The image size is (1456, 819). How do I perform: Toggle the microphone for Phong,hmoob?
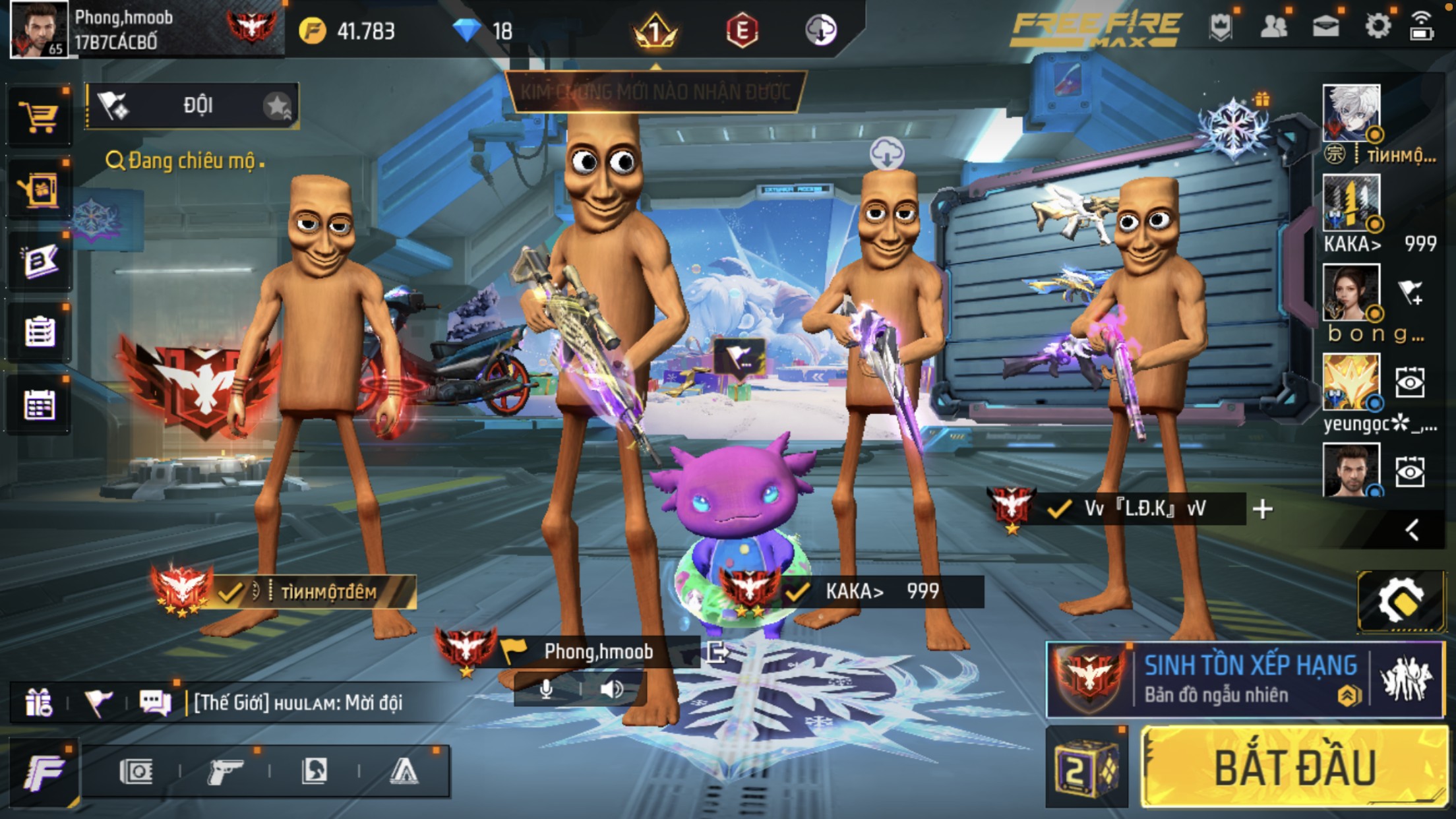pos(546,690)
